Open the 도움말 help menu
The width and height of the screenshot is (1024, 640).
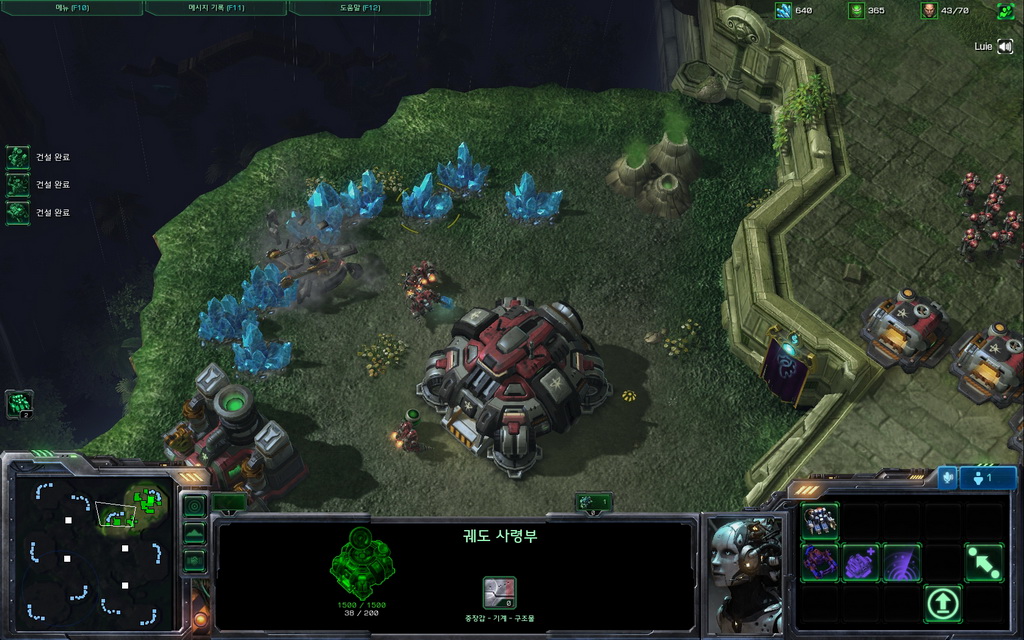pyautogui.click(x=359, y=8)
